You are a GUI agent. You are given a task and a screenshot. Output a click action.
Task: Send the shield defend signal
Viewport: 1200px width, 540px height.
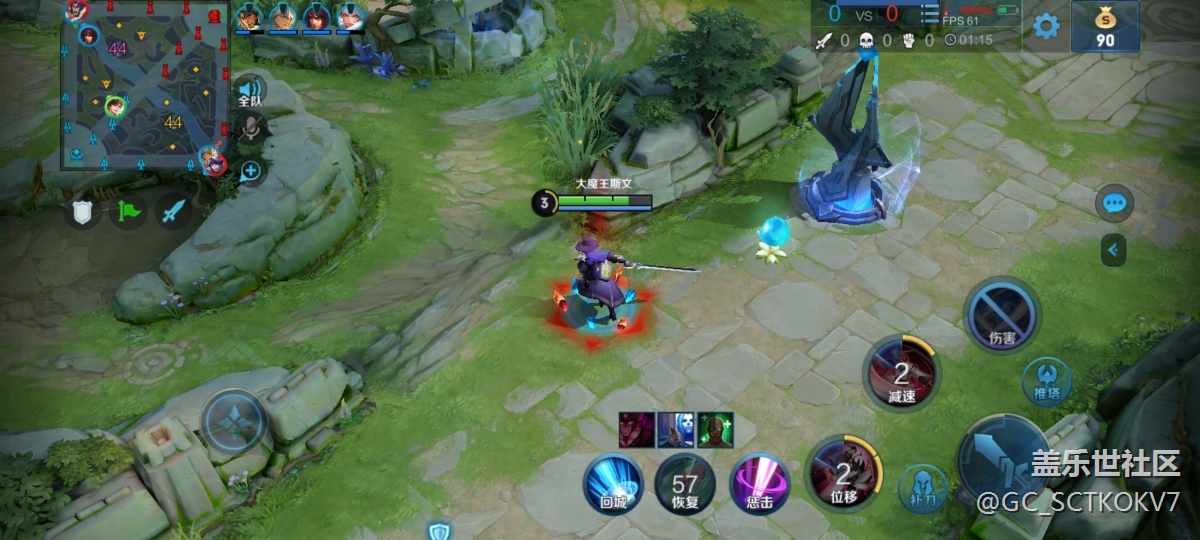pos(82,211)
